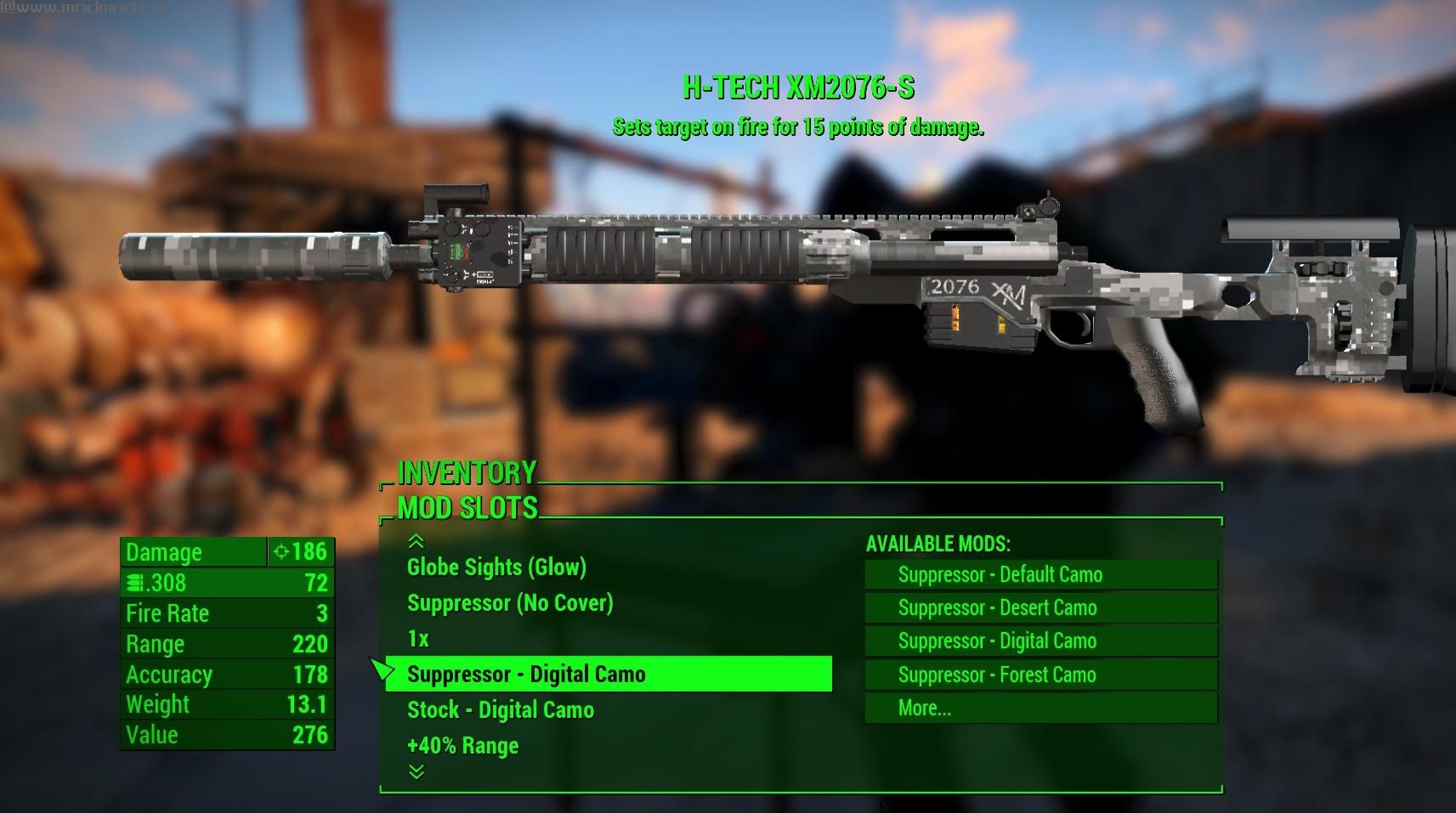Viewport: 1456px width, 813px height.
Task: Choose the Suppressor (No Cover) slot
Action: point(510,603)
